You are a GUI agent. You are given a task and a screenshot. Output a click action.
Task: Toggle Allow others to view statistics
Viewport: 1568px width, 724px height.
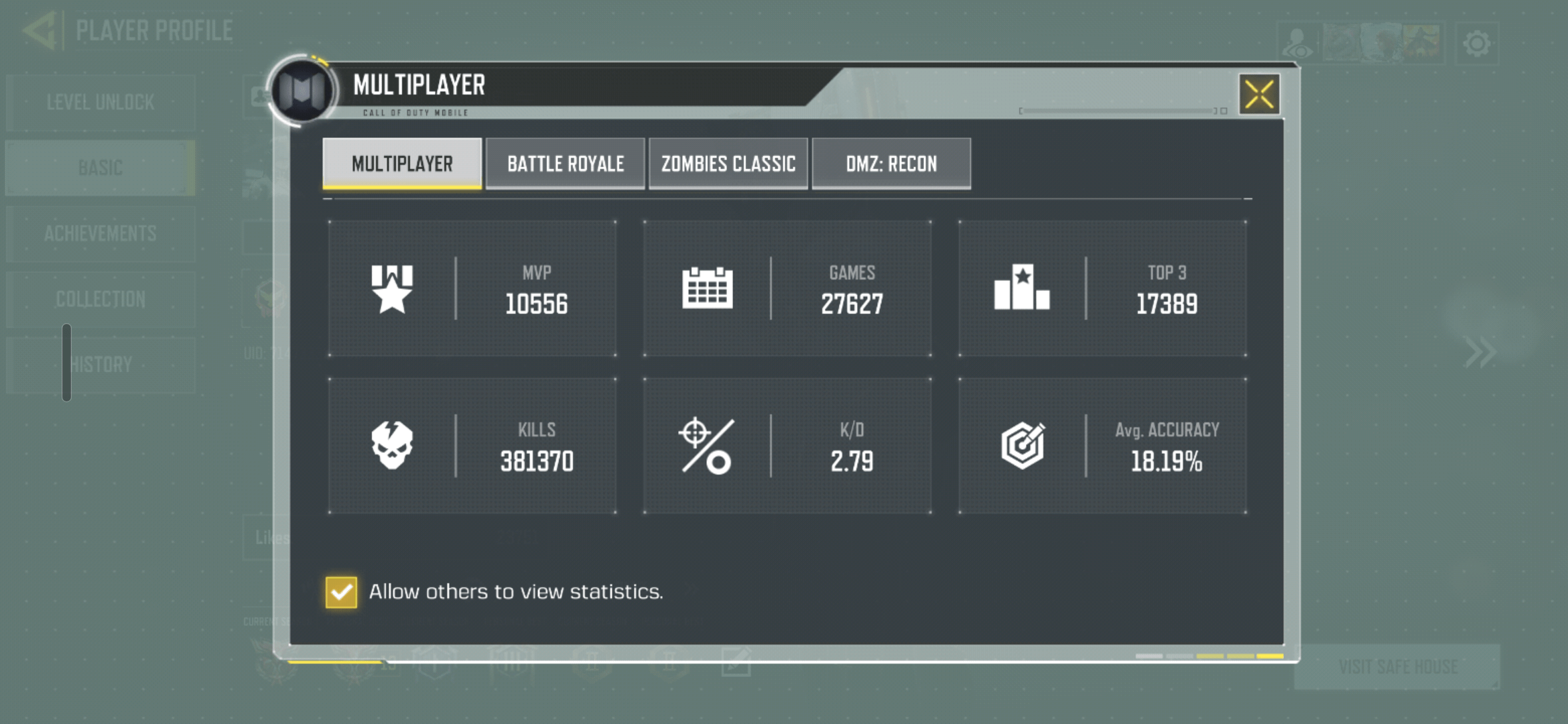click(x=341, y=592)
